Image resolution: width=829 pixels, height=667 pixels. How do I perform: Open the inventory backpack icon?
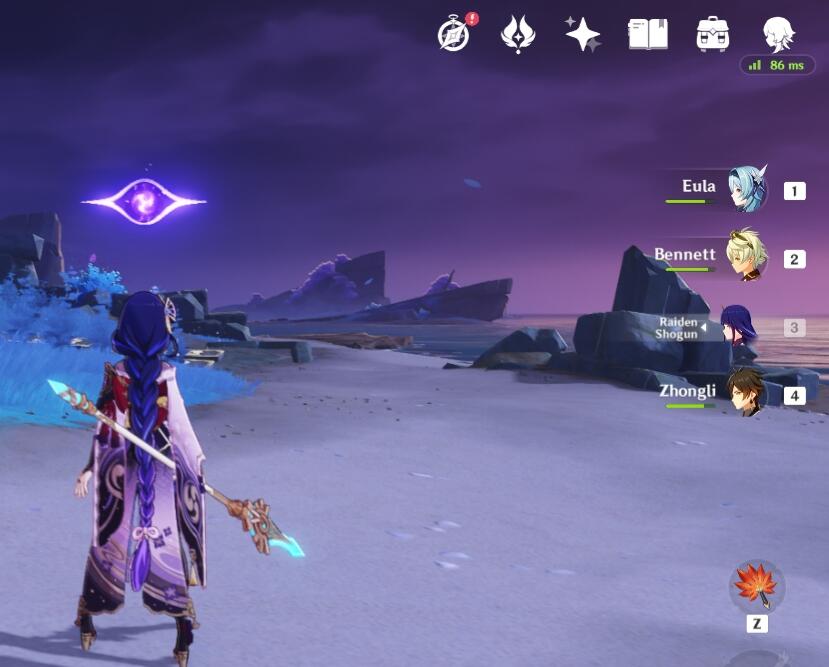tap(712, 34)
